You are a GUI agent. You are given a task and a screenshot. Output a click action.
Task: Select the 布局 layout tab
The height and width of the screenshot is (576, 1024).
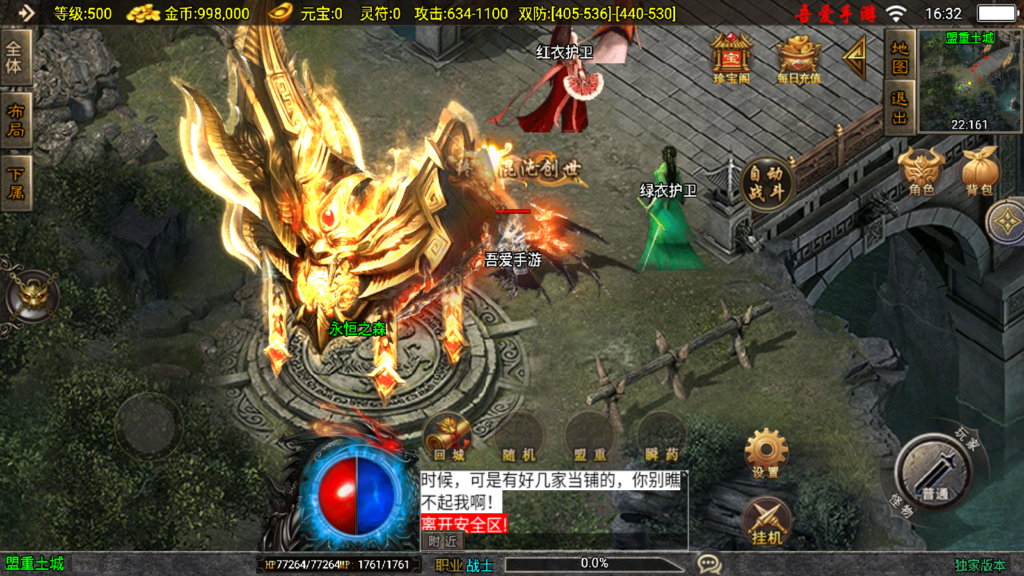[x=17, y=120]
